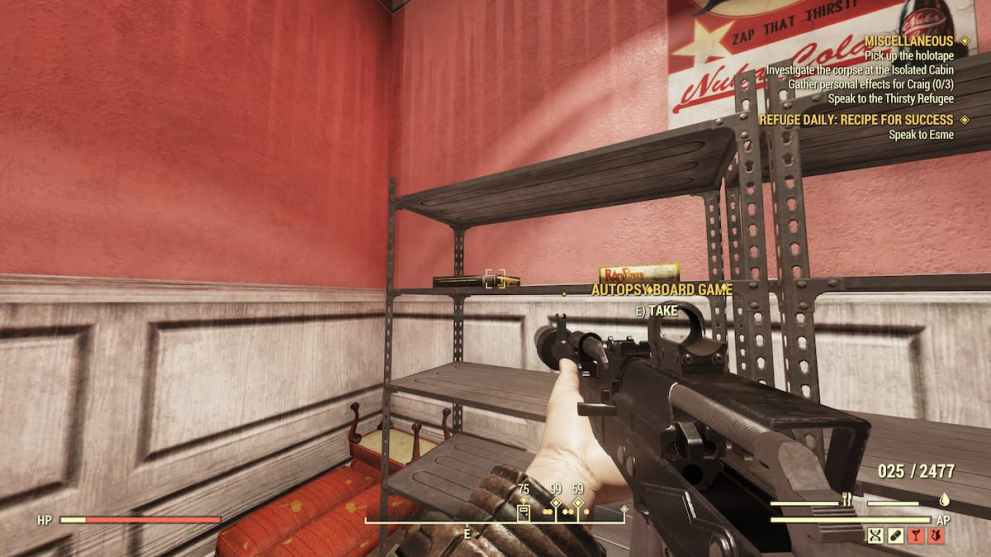
Task: Inspect the DNA mutation status icon
Action: pyautogui.click(x=877, y=535)
